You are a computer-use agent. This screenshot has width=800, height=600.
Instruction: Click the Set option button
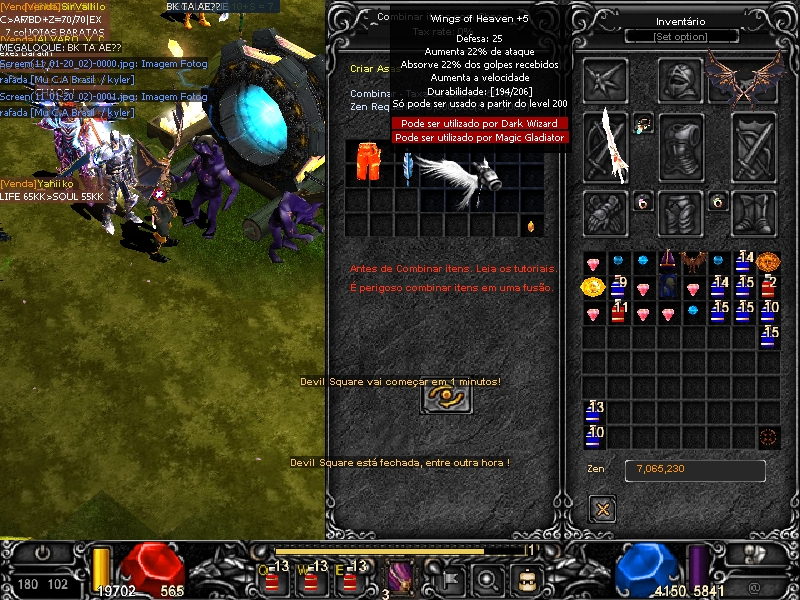pyautogui.click(x=682, y=37)
